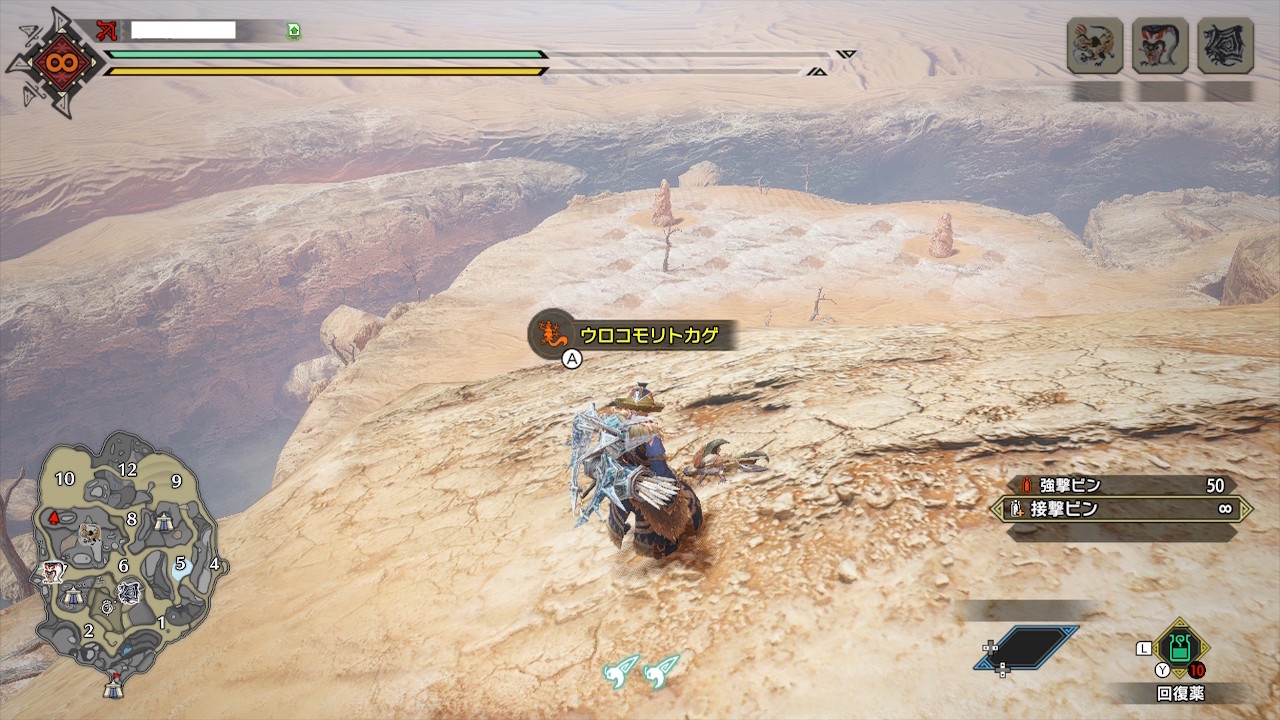Select the blue action bar panel

[1027, 648]
